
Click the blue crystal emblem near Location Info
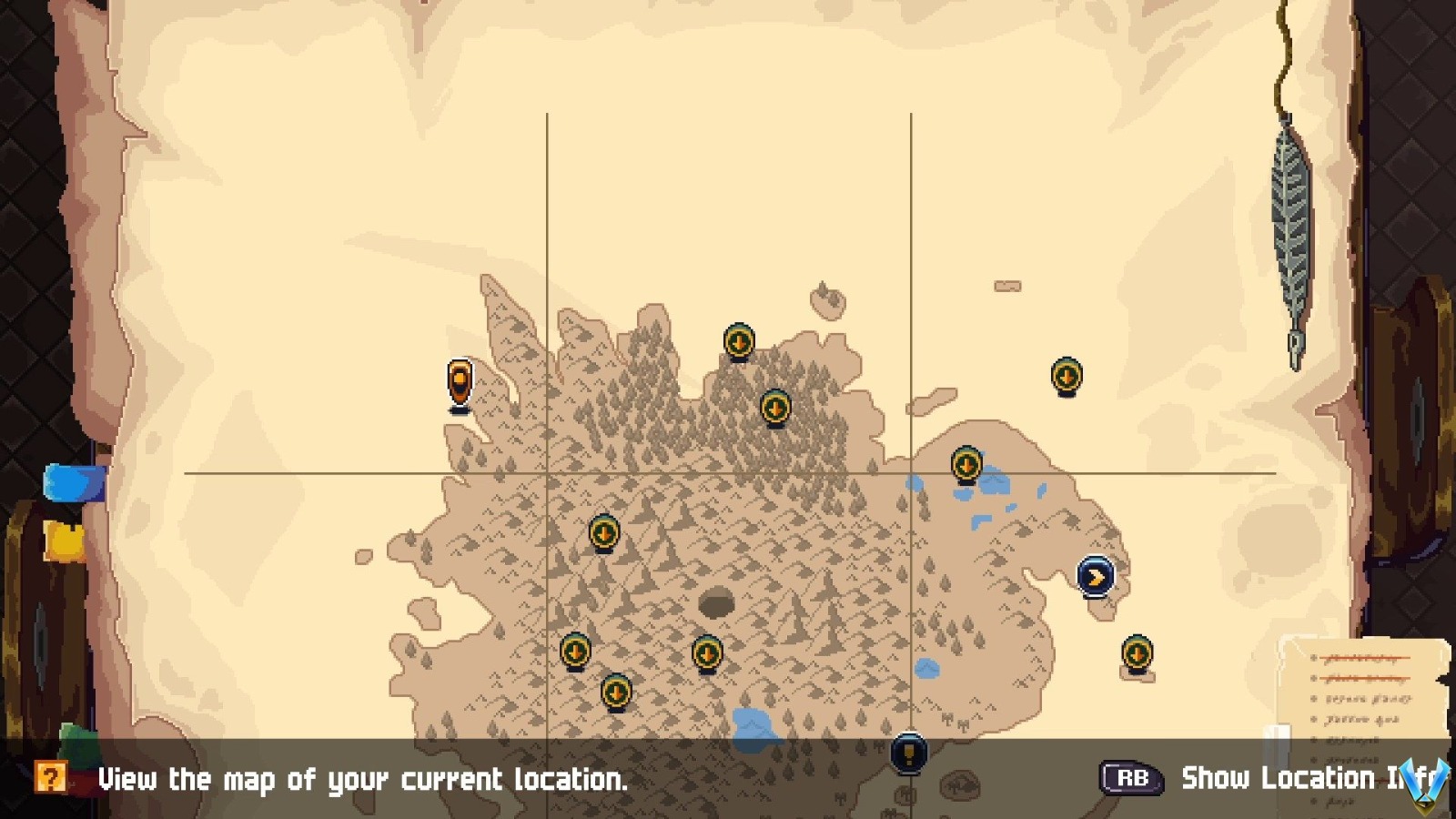click(x=1425, y=784)
